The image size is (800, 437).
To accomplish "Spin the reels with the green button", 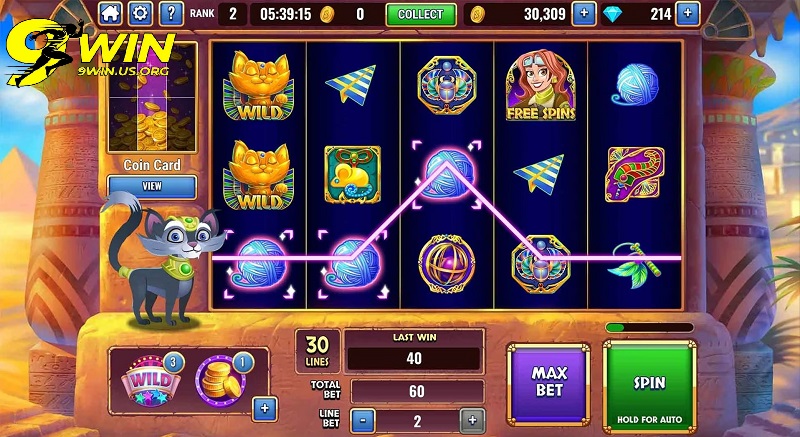I will (649, 384).
